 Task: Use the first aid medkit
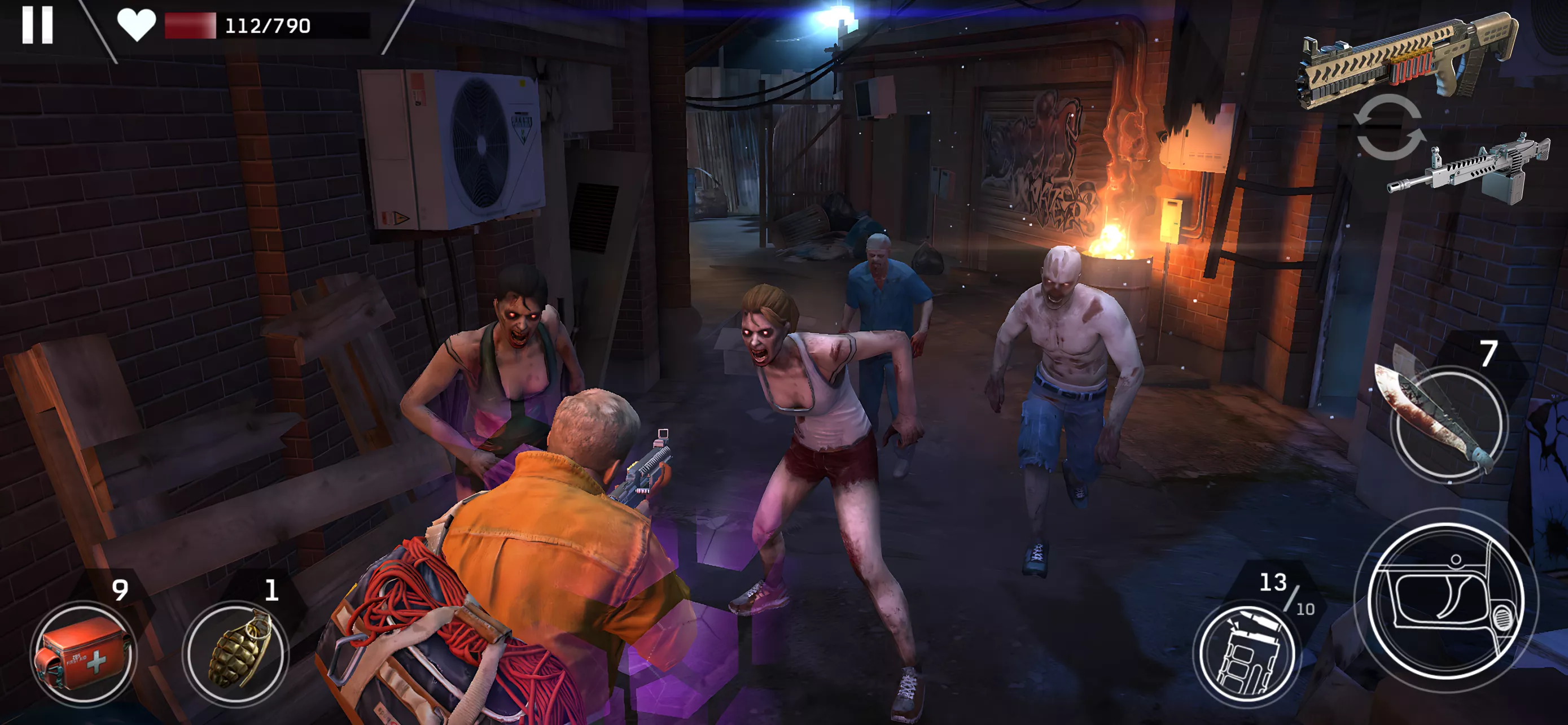pyautogui.click(x=84, y=654)
